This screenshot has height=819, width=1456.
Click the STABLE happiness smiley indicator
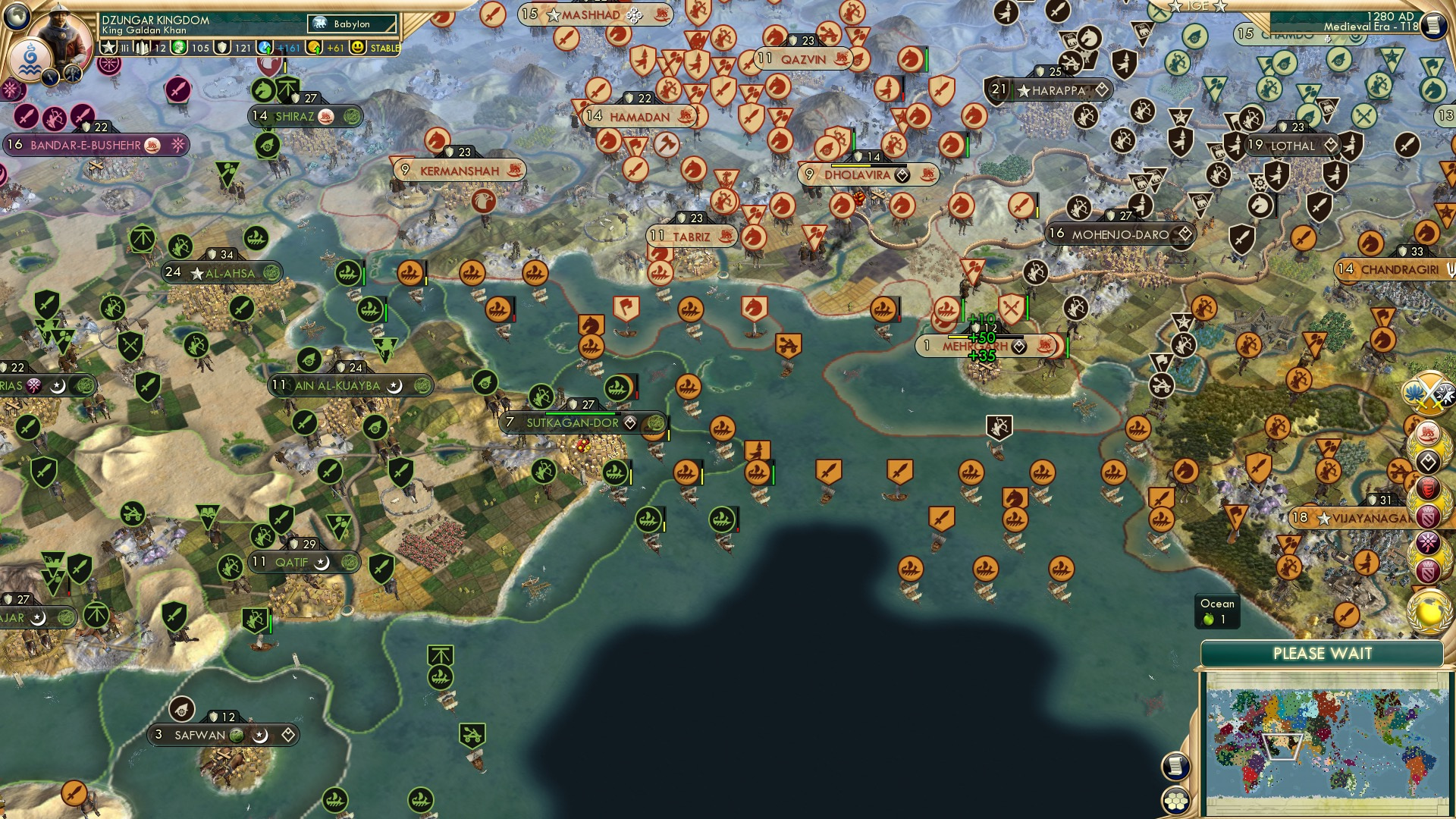tap(356, 47)
